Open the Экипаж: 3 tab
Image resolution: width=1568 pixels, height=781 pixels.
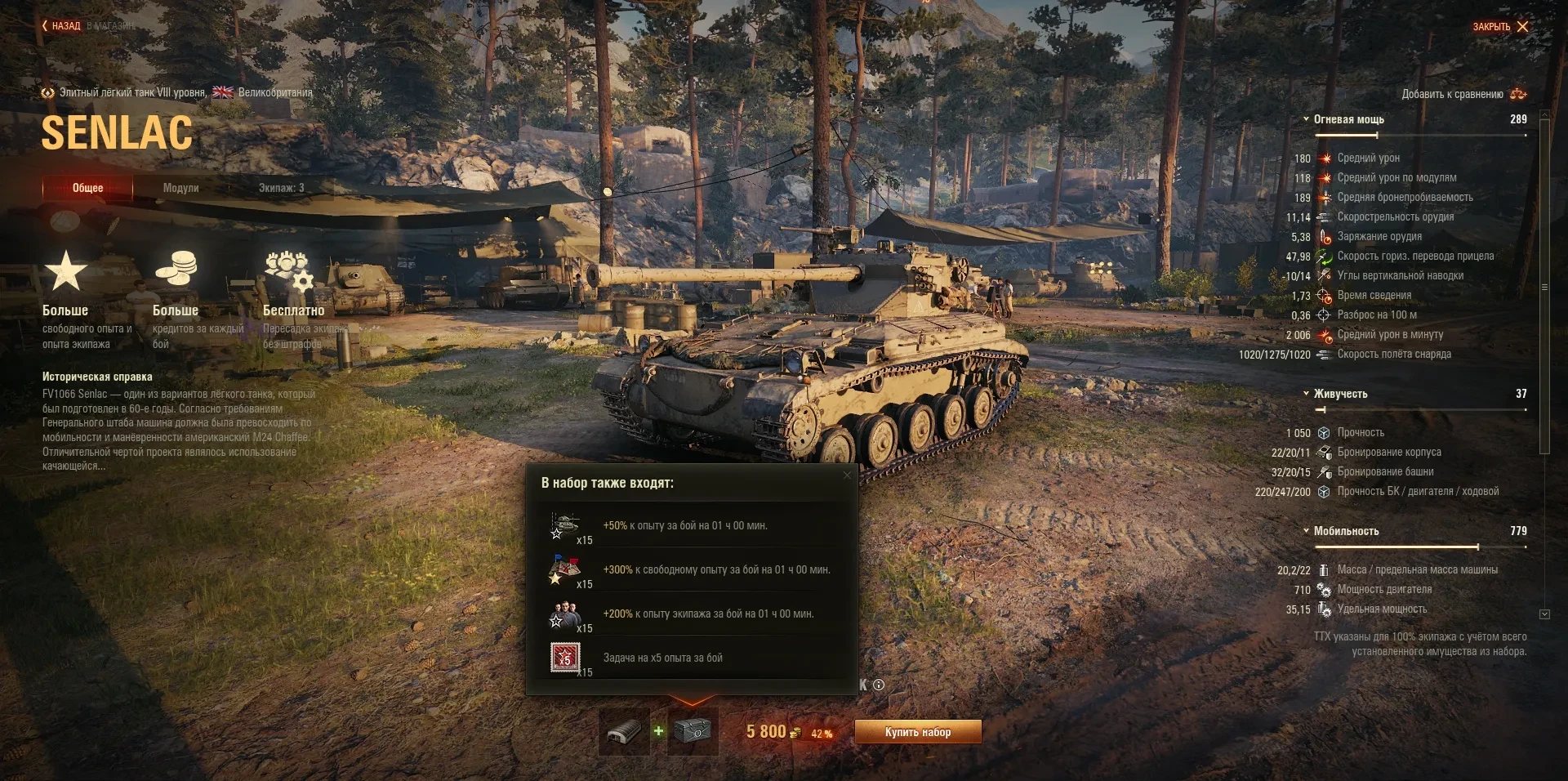(x=281, y=188)
